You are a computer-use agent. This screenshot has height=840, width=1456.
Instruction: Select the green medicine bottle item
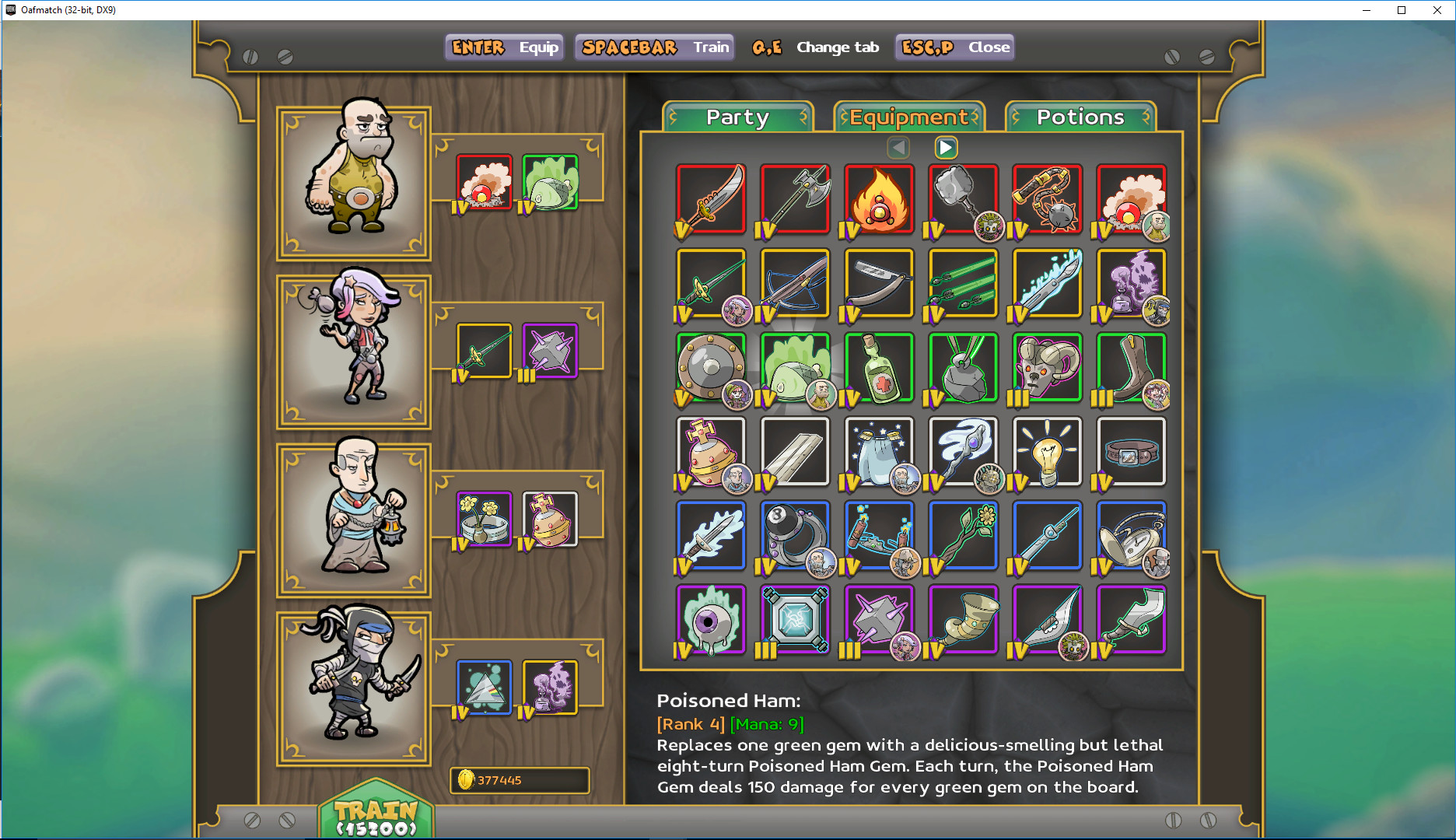(x=878, y=367)
